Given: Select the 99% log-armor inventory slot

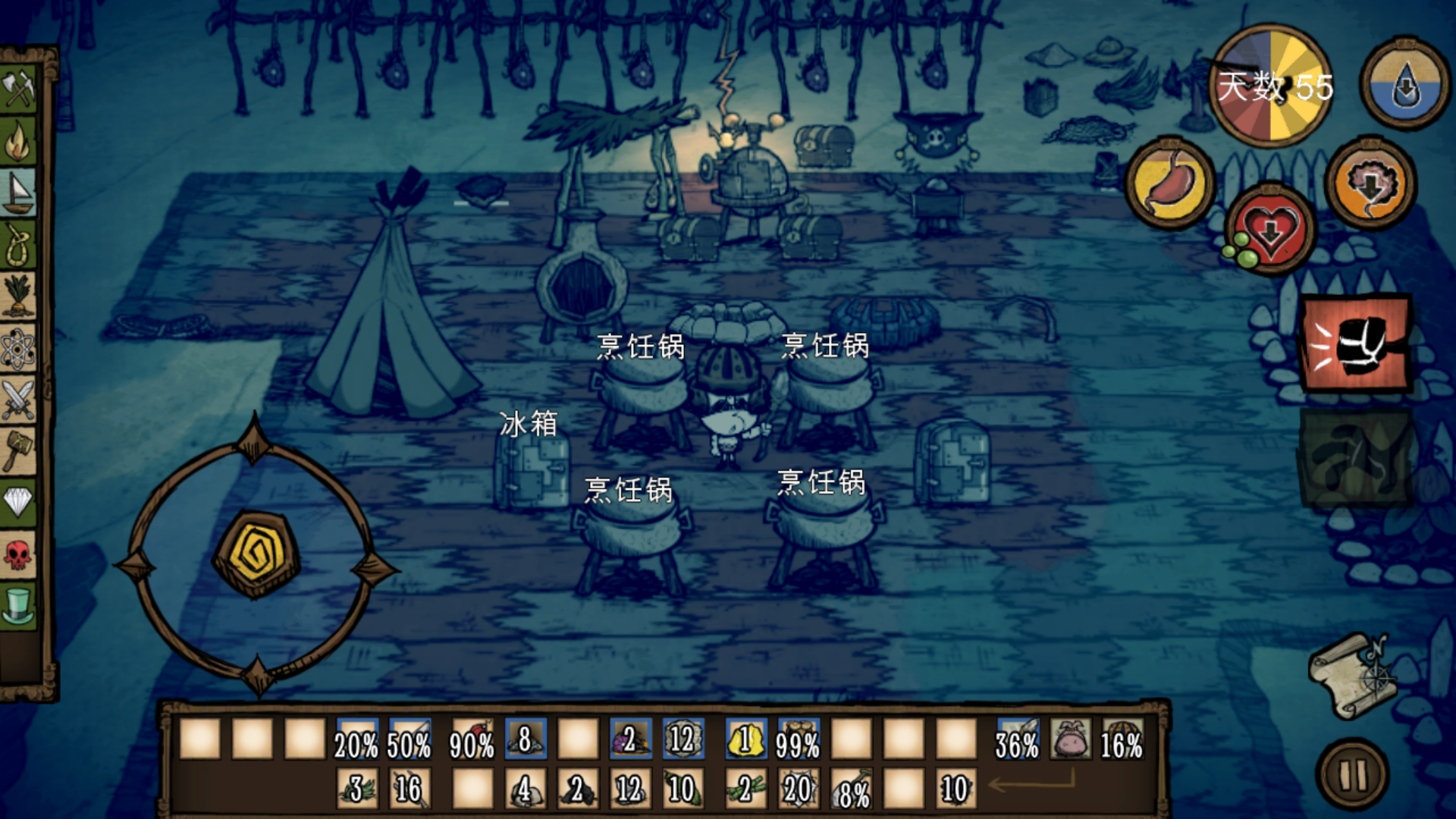Looking at the screenshot, I should click(798, 739).
